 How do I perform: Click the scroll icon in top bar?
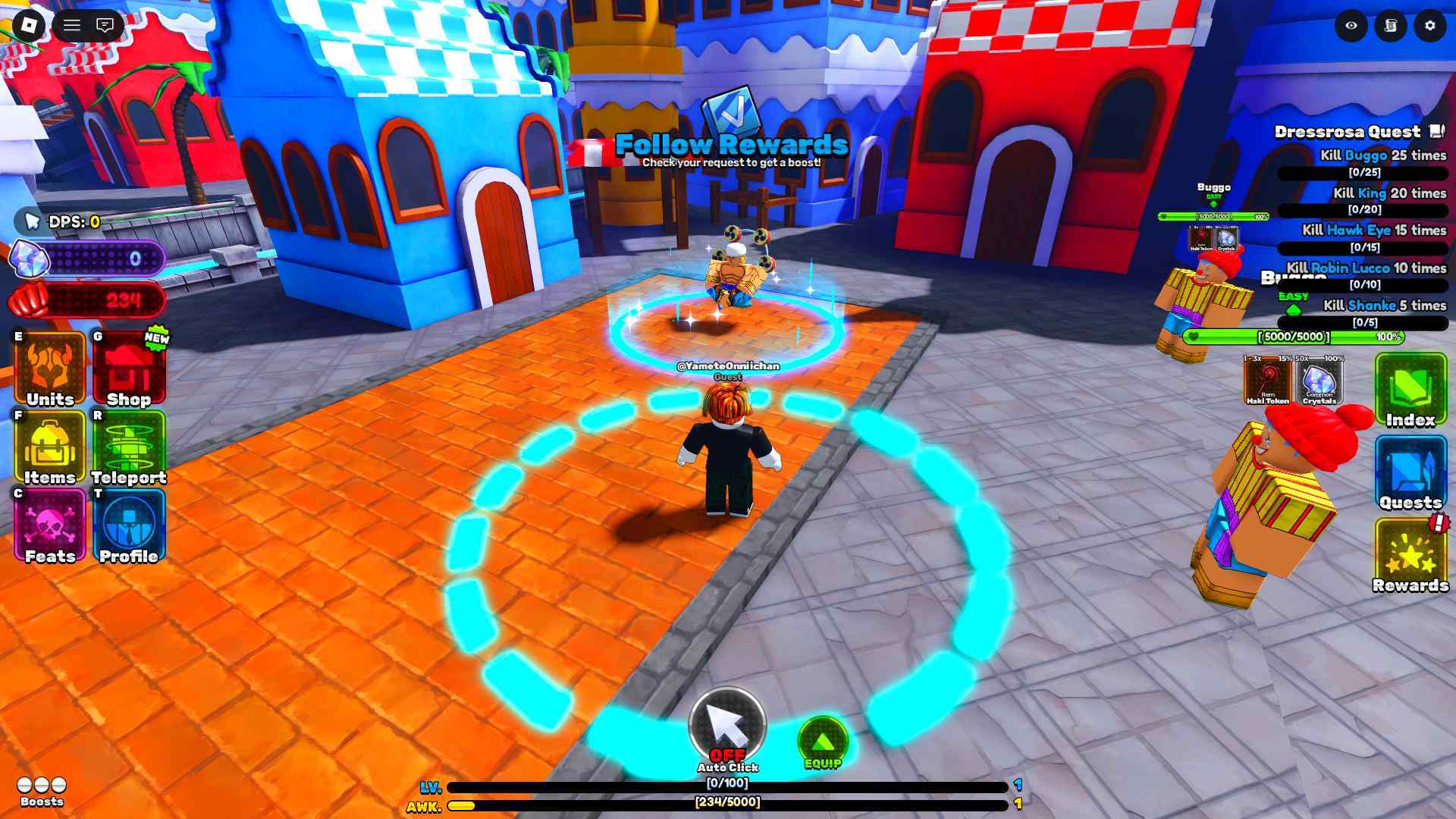point(1391,26)
